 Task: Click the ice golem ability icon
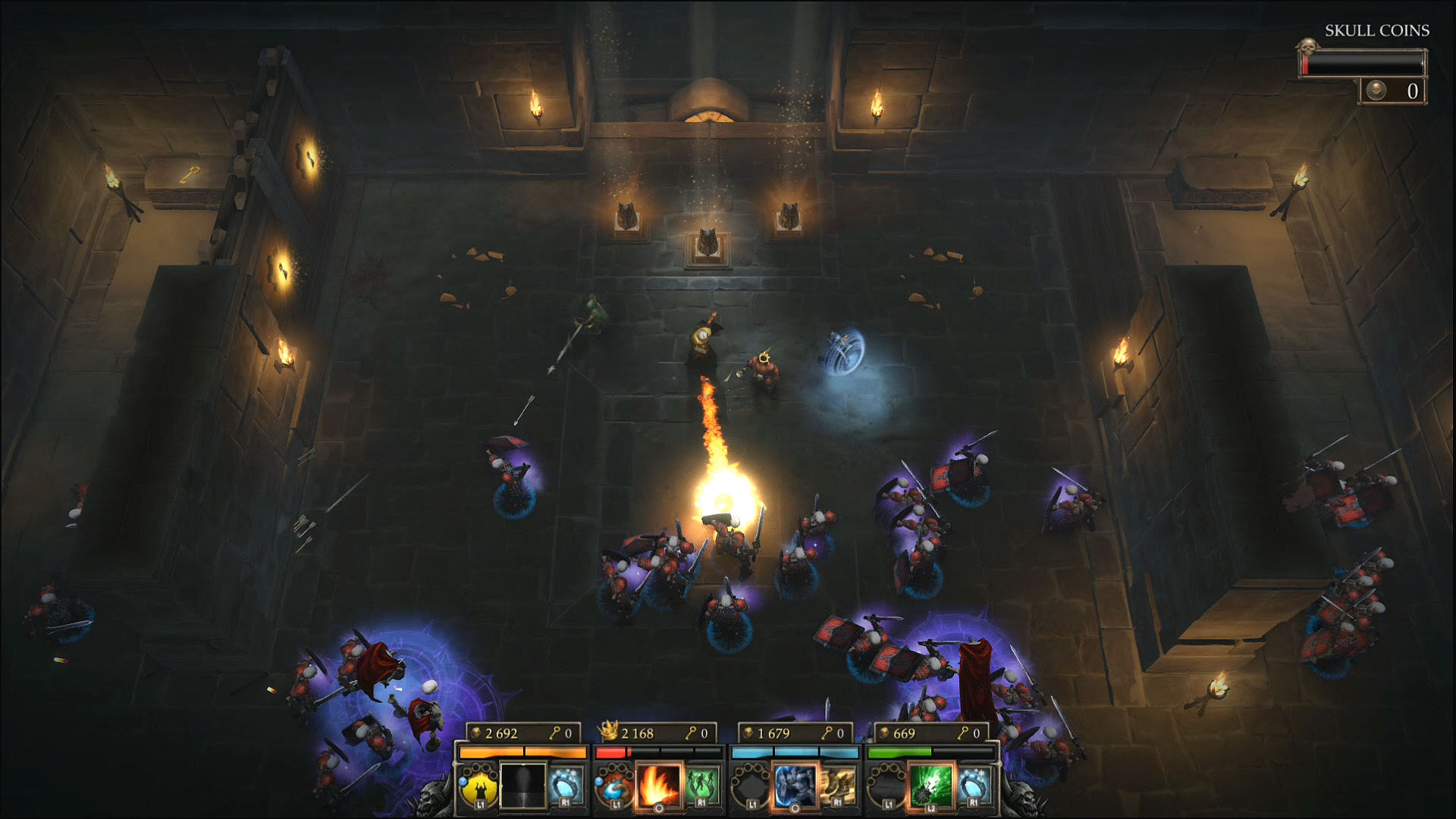[x=795, y=787]
